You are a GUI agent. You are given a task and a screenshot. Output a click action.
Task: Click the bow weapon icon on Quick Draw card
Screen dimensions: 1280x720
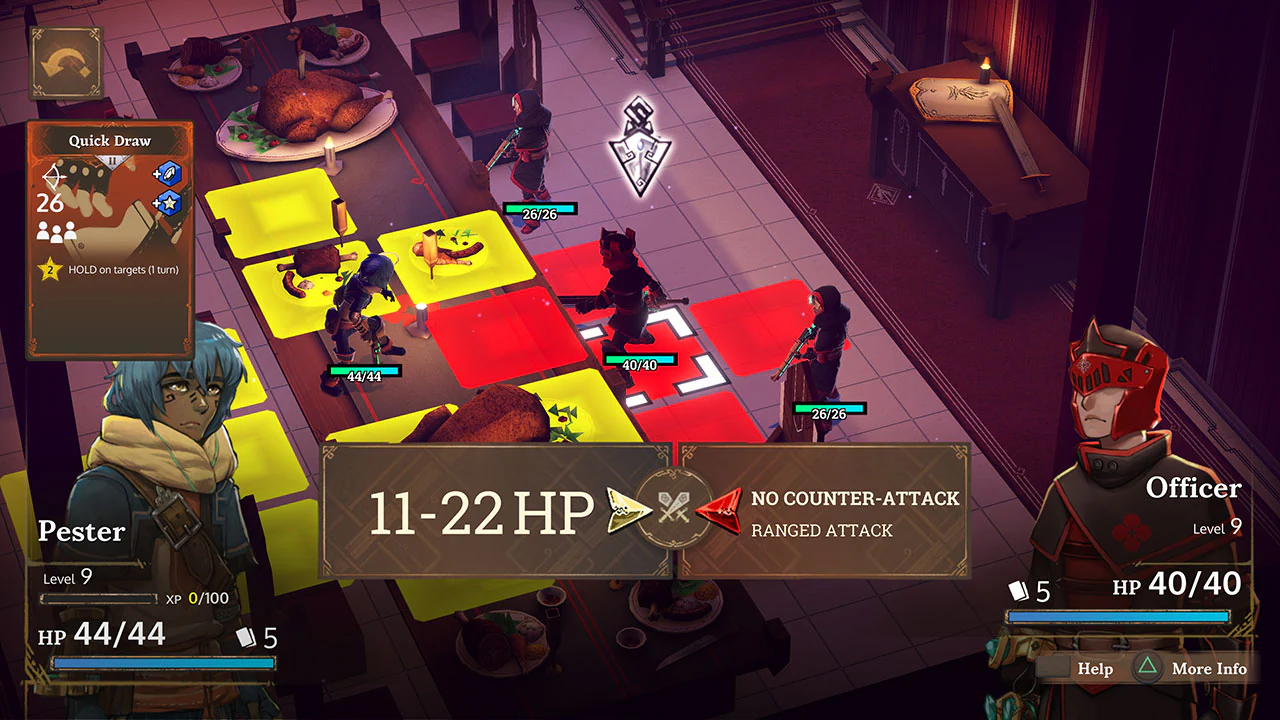click(x=52, y=177)
